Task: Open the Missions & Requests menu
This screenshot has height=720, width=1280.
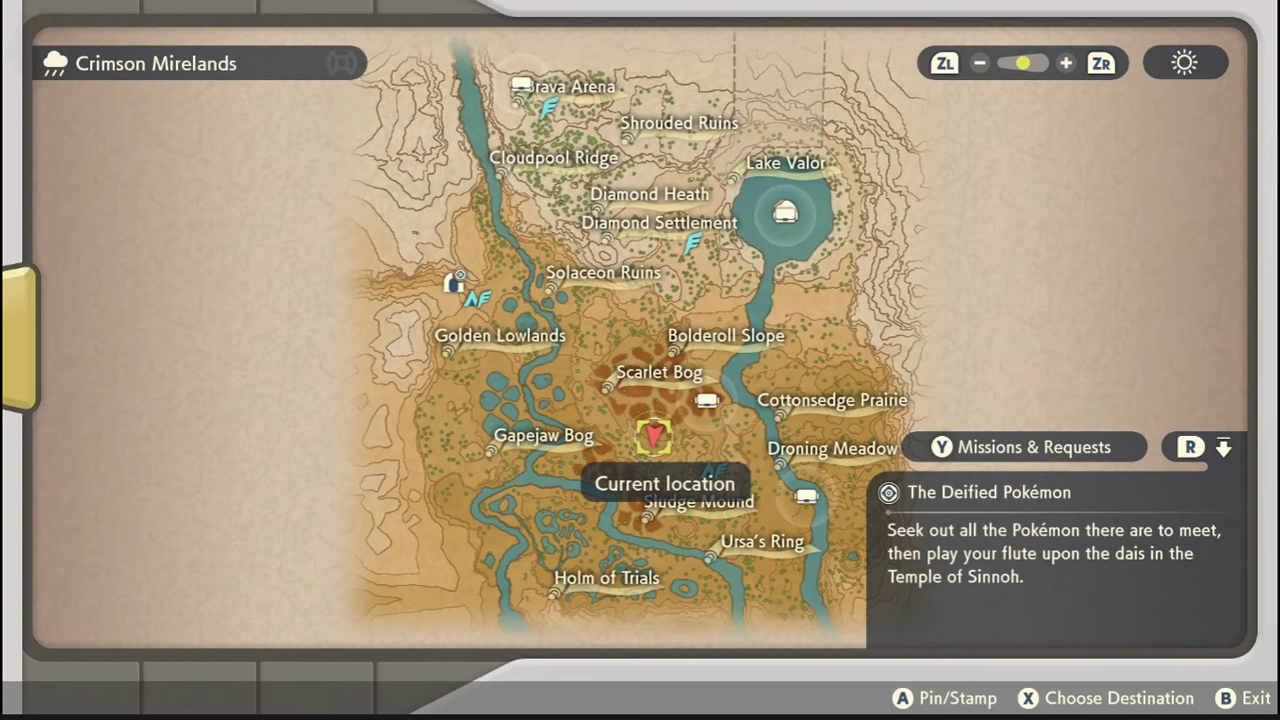Action: pos(1034,447)
